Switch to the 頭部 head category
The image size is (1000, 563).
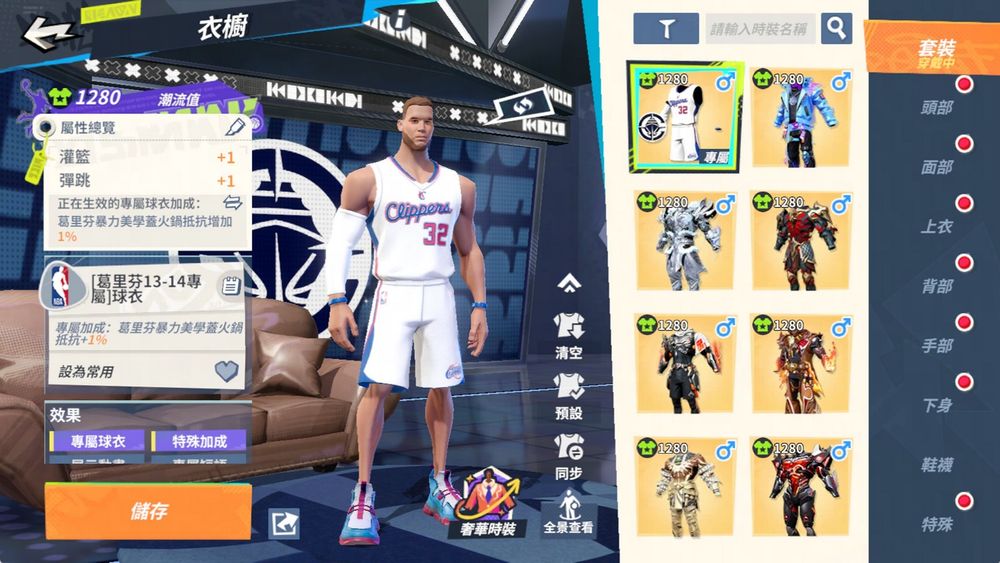937,108
